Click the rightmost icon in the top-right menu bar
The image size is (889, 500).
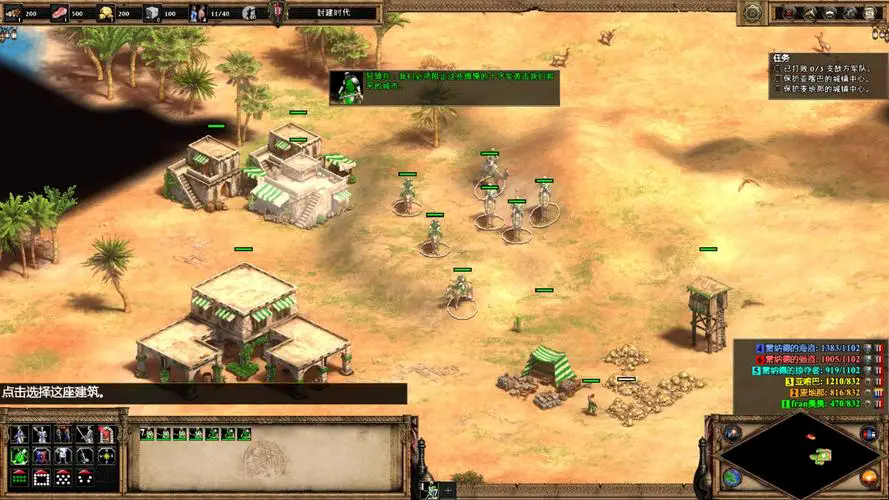pos(872,13)
